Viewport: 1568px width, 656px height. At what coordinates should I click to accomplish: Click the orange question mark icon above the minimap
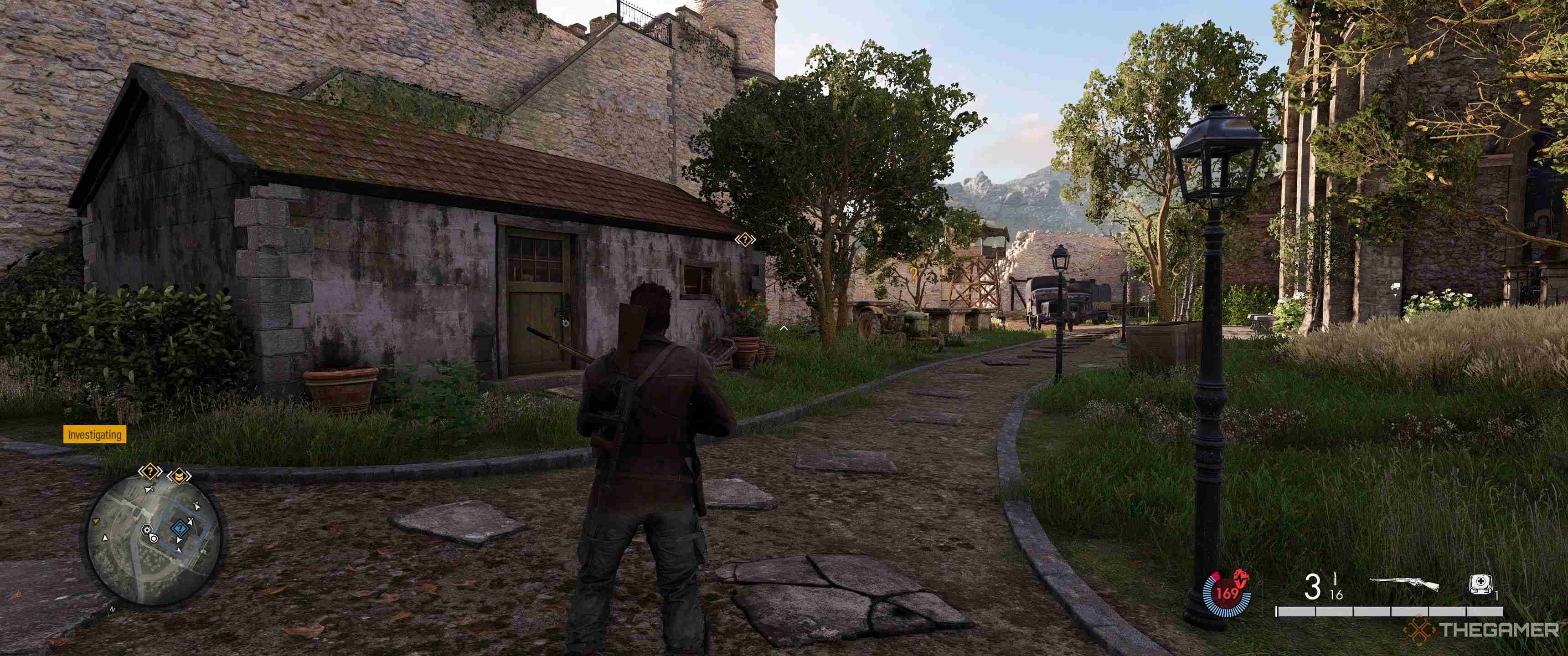[150, 471]
